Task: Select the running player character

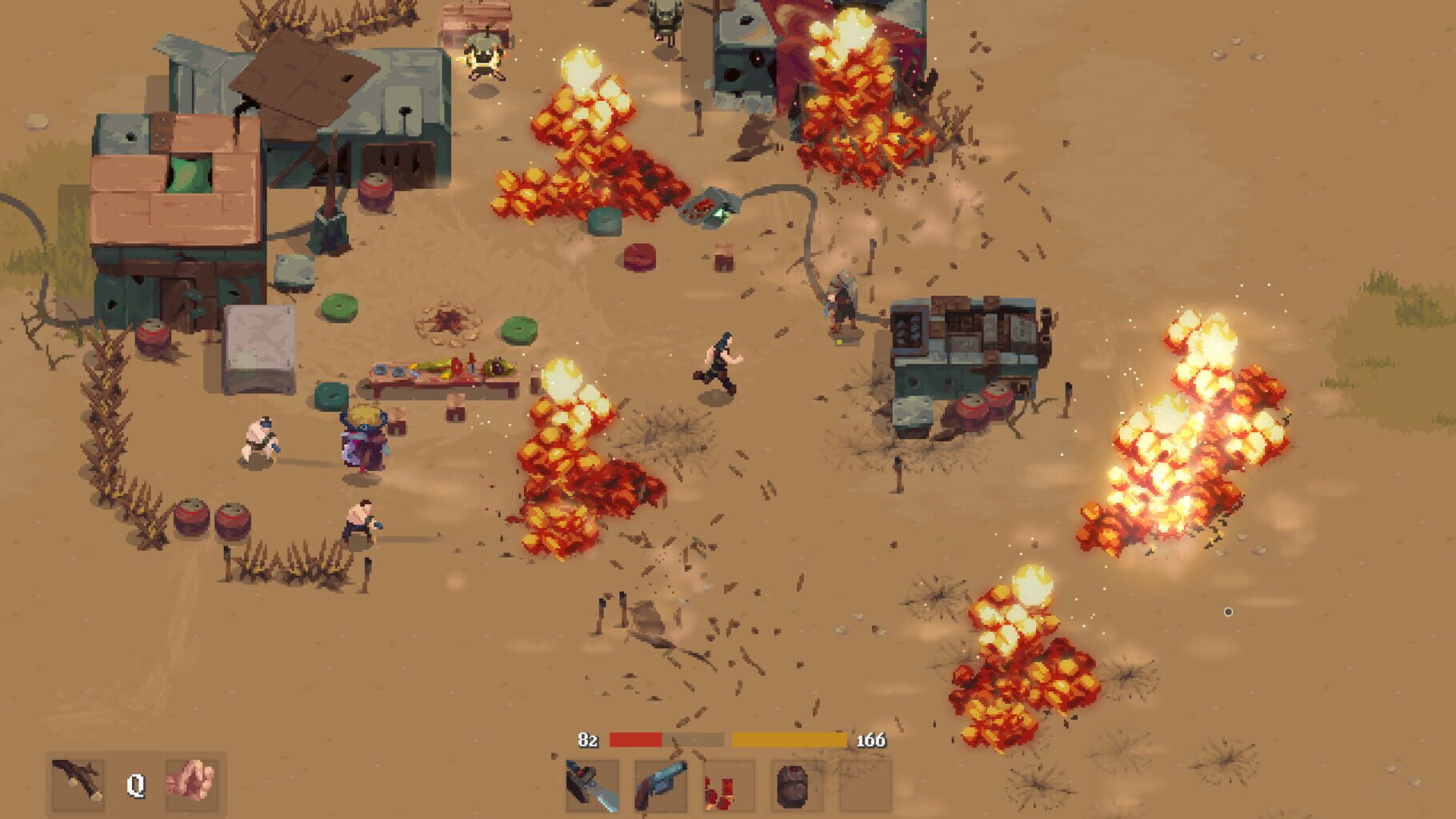Action: point(718,360)
